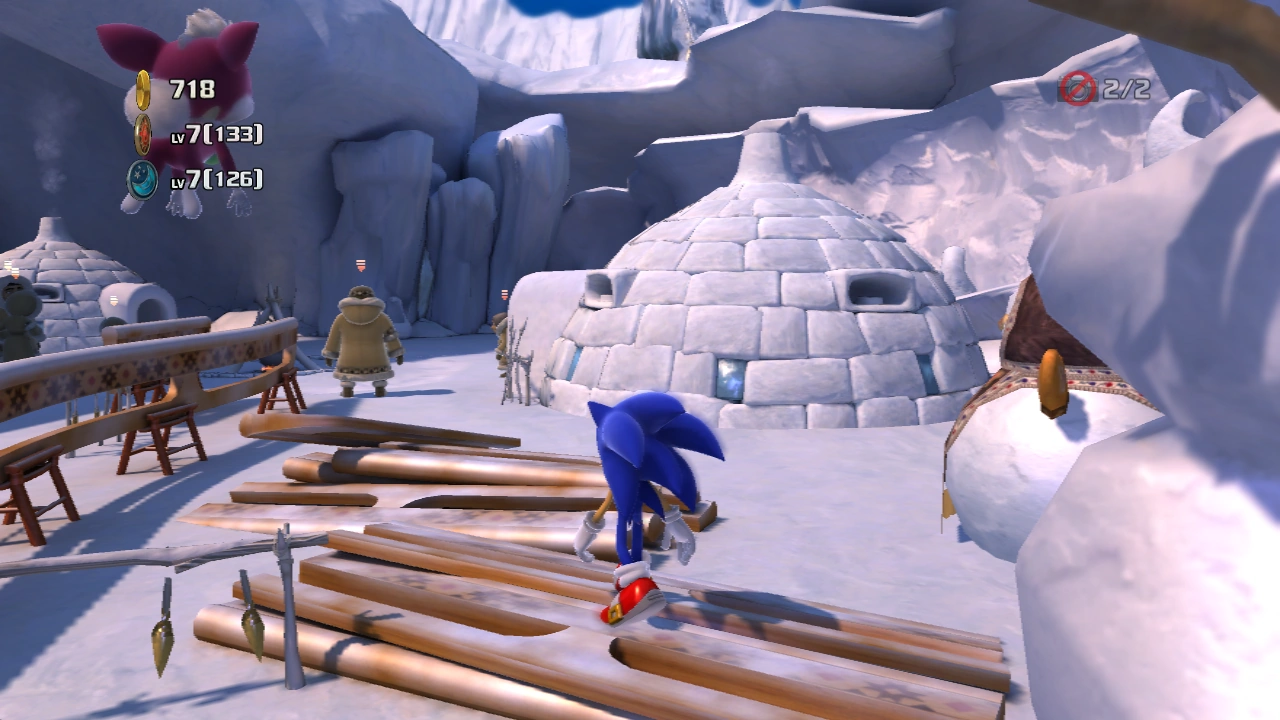Select the orange Sun Medal icon
Viewport: 1280px width, 720px height.
click(x=143, y=134)
